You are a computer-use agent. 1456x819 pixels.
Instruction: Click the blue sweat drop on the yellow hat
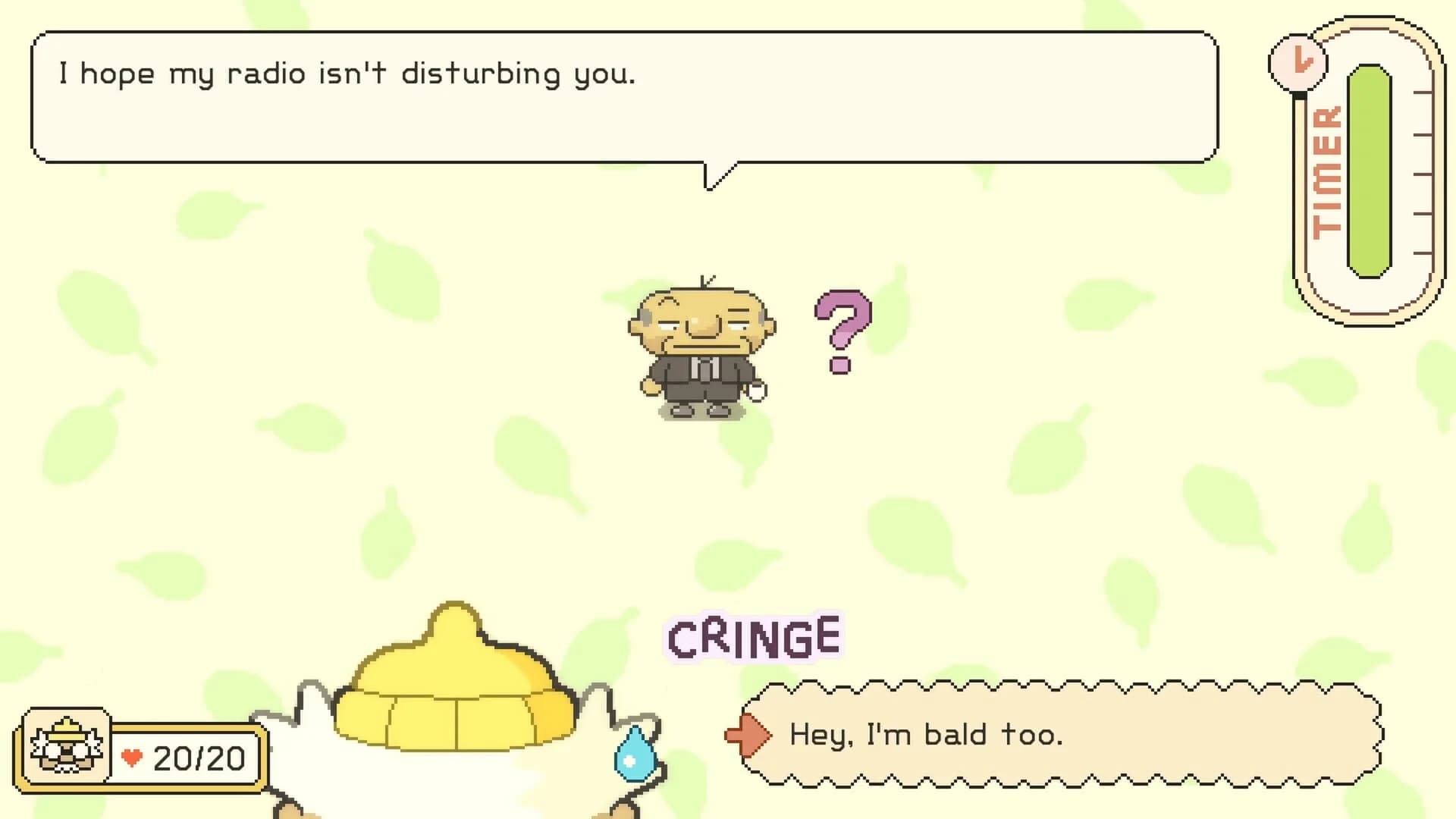coord(634,758)
